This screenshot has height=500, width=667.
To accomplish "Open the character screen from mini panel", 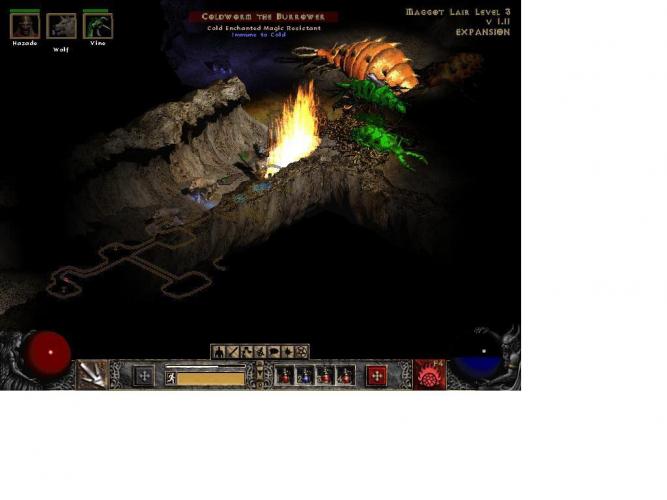I will (x=219, y=351).
